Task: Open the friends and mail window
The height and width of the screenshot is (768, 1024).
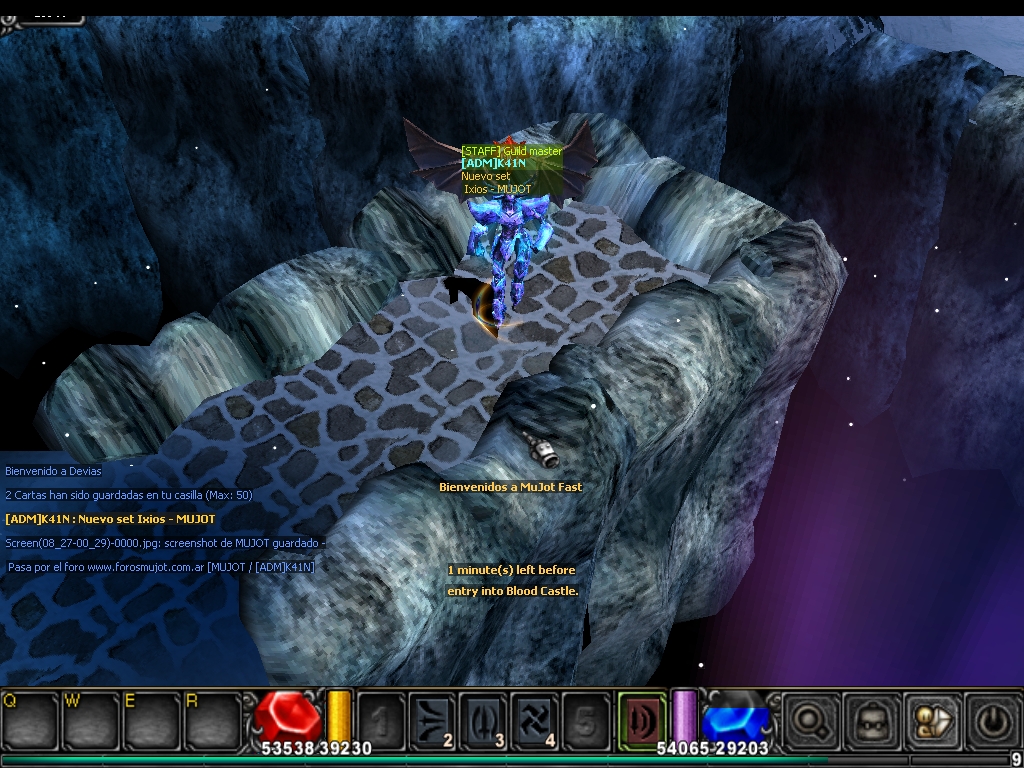Action: (931, 718)
